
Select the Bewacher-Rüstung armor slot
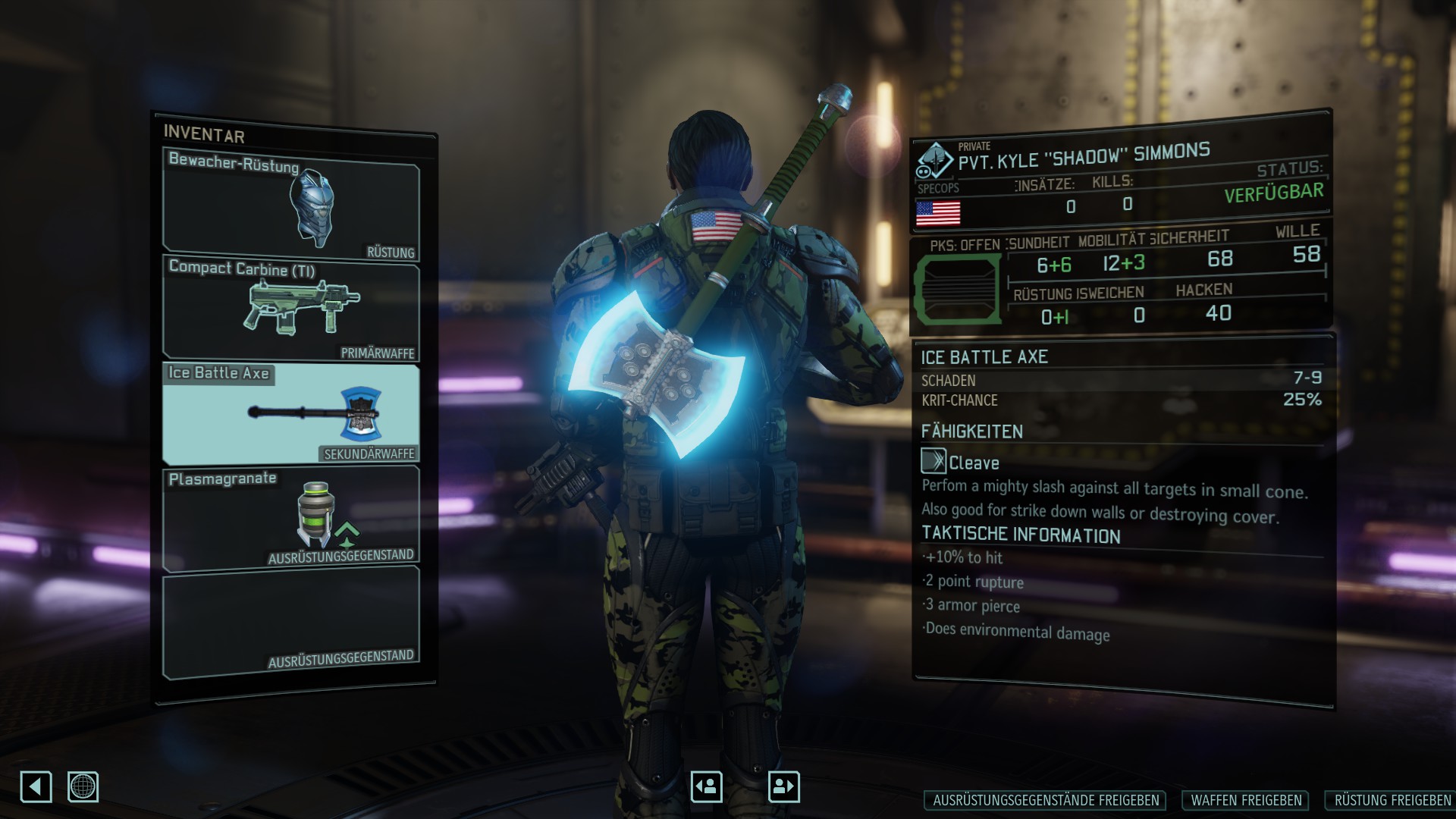(x=291, y=205)
